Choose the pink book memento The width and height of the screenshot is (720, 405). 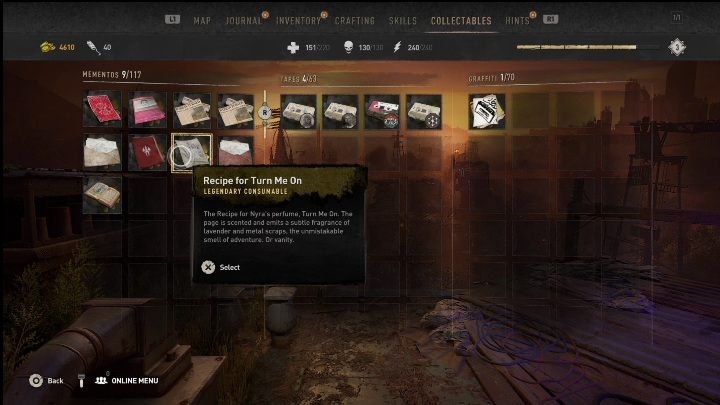click(147, 109)
